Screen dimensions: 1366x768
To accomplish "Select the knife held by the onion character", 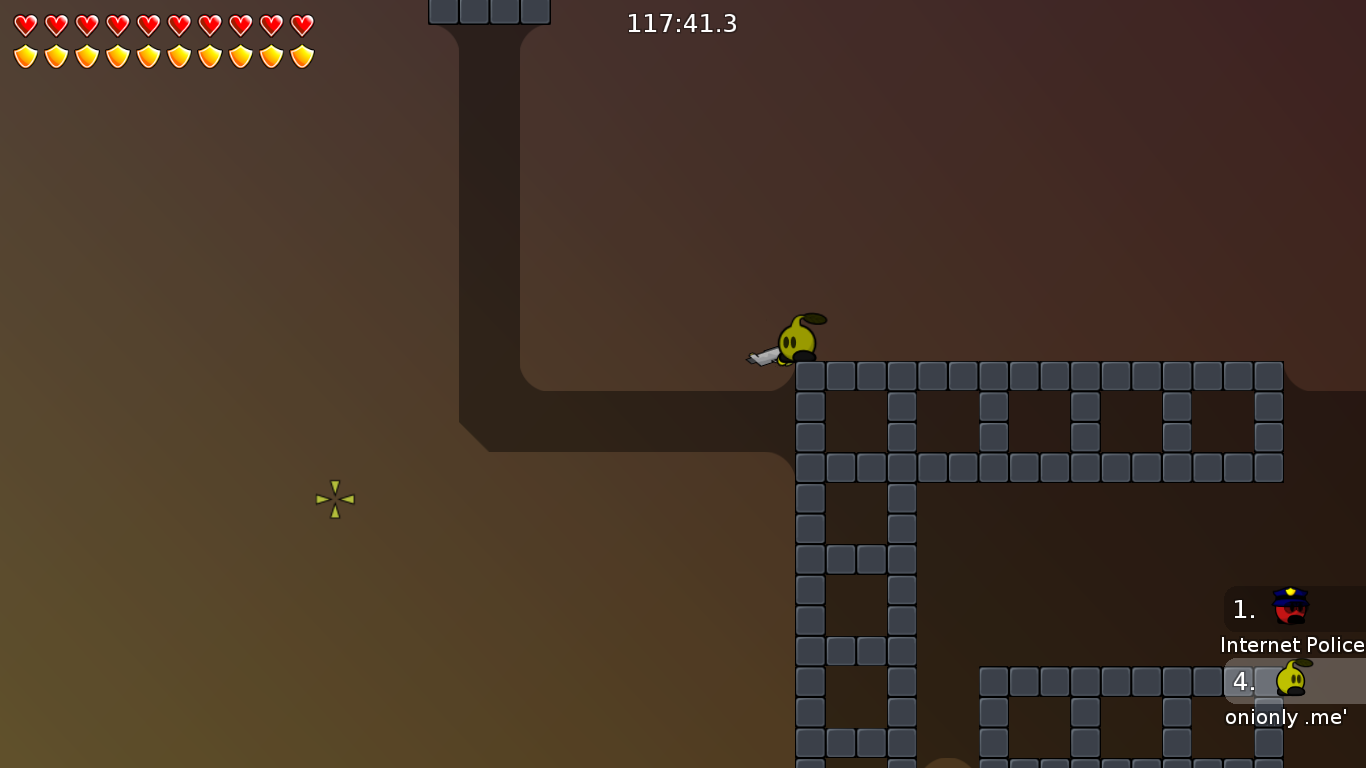I will (x=765, y=356).
